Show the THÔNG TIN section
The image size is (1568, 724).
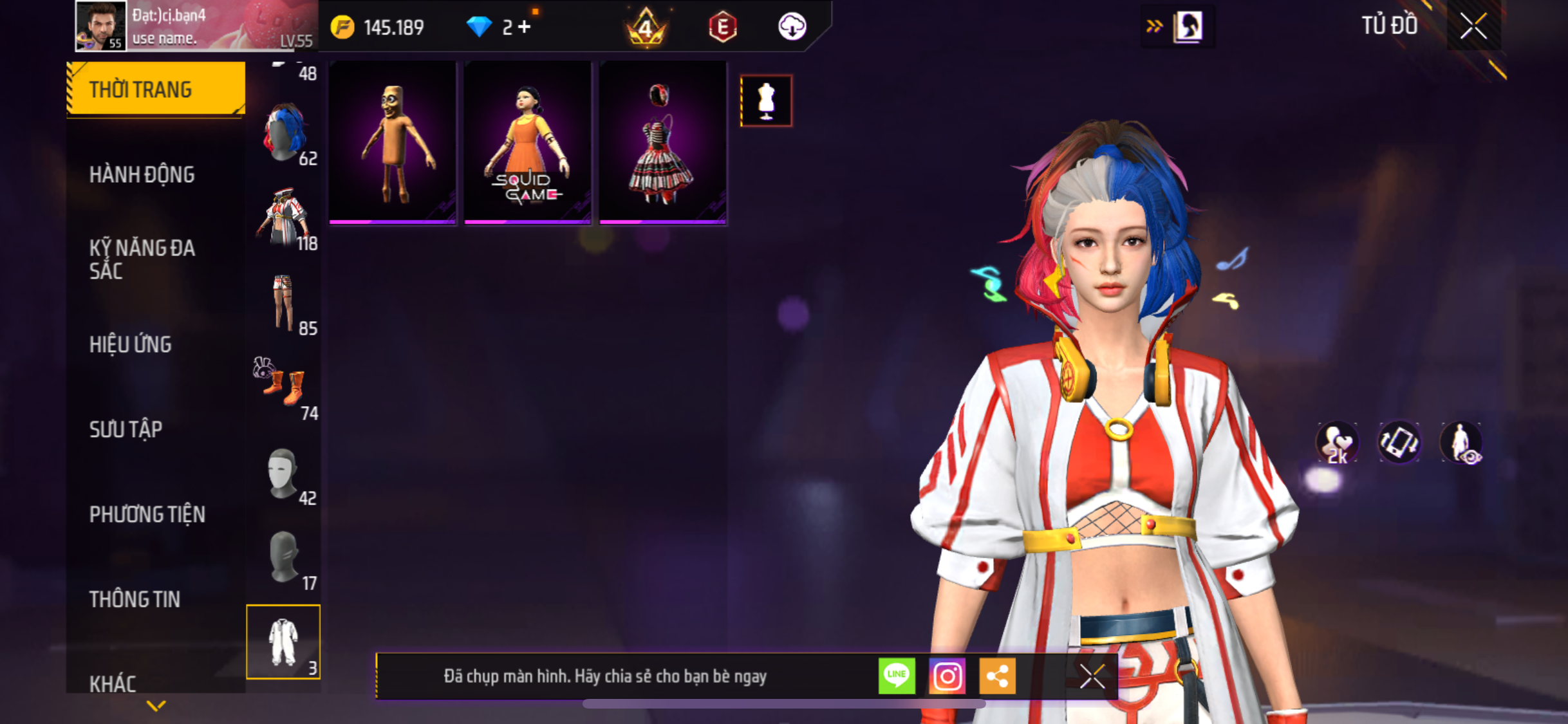coord(135,599)
